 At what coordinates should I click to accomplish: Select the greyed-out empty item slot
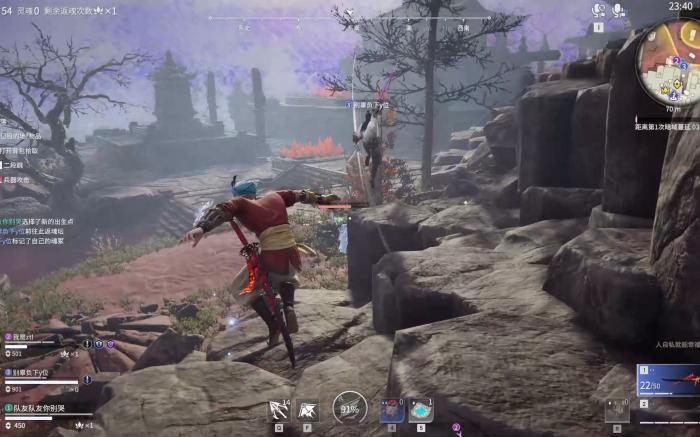pos(616,409)
